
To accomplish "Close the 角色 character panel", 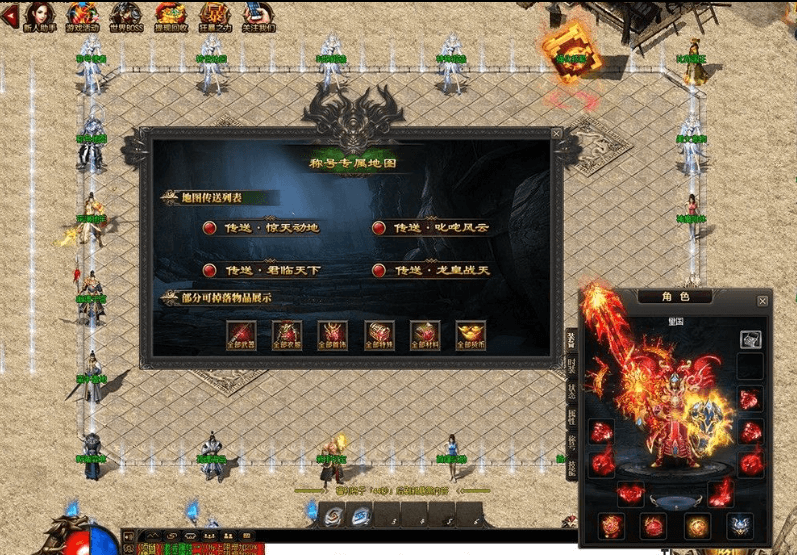I will point(763,300).
